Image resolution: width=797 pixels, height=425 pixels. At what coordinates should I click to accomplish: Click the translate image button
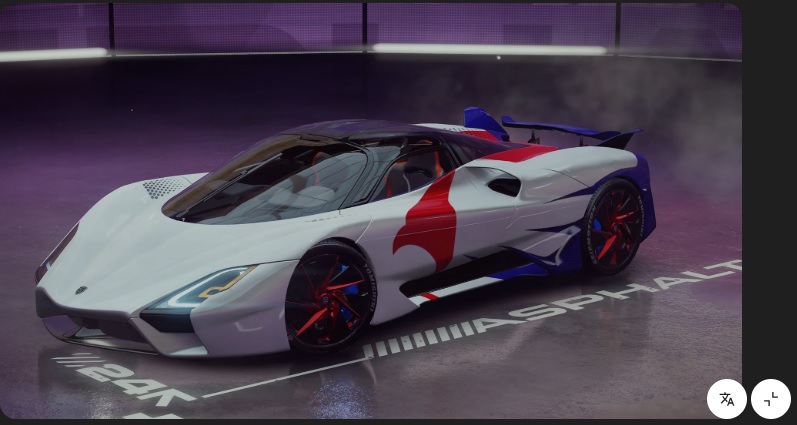pyautogui.click(x=727, y=399)
